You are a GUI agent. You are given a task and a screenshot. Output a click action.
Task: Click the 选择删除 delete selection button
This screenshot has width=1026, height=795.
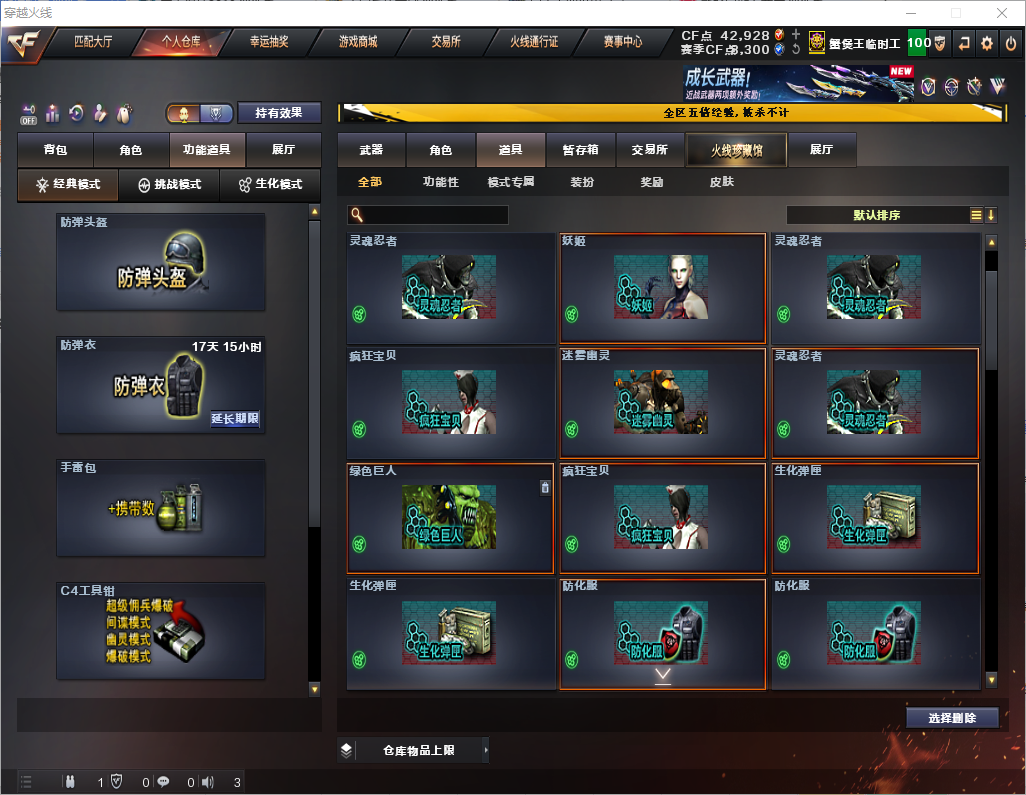[x=952, y=718]
